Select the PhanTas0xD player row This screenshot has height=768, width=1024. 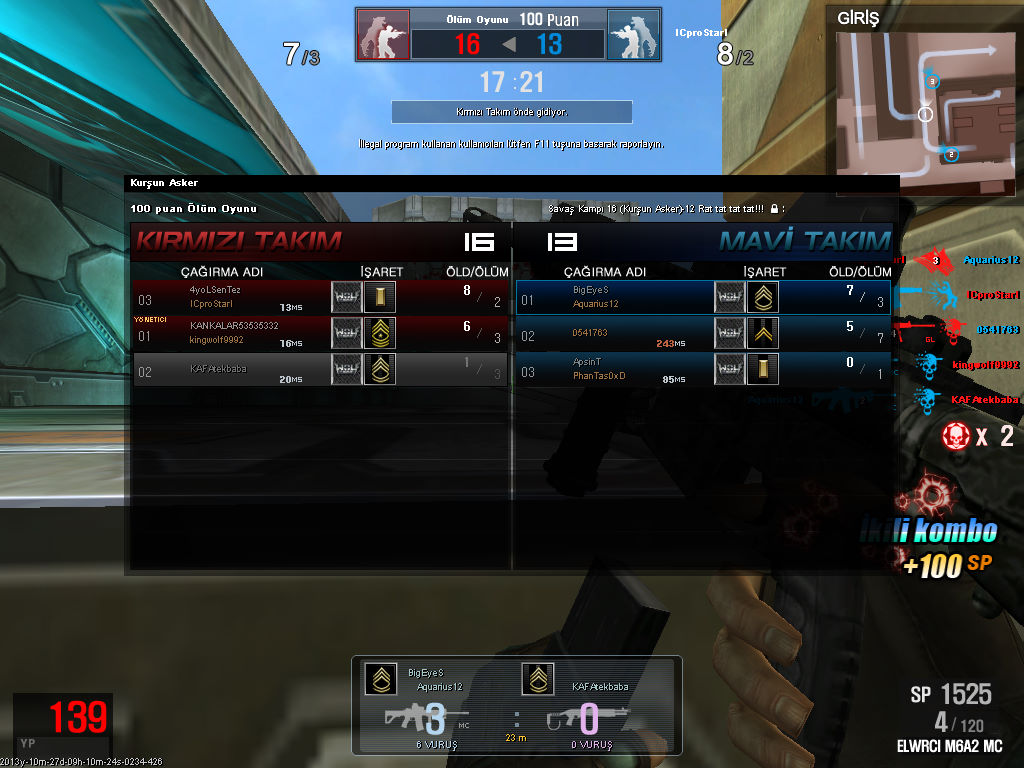coord(703,369)
